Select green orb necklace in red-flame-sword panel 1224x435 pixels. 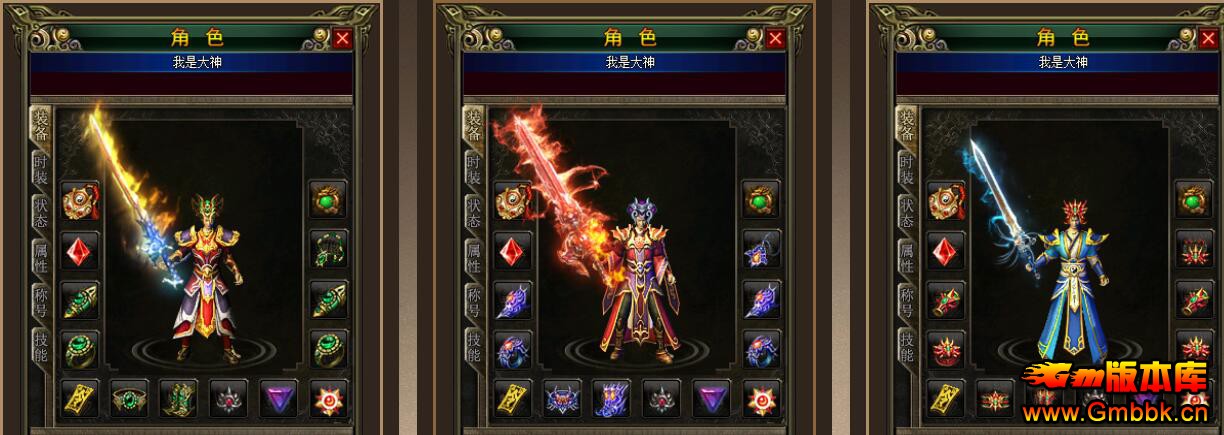pyautogui.click(x=761, y=200)
